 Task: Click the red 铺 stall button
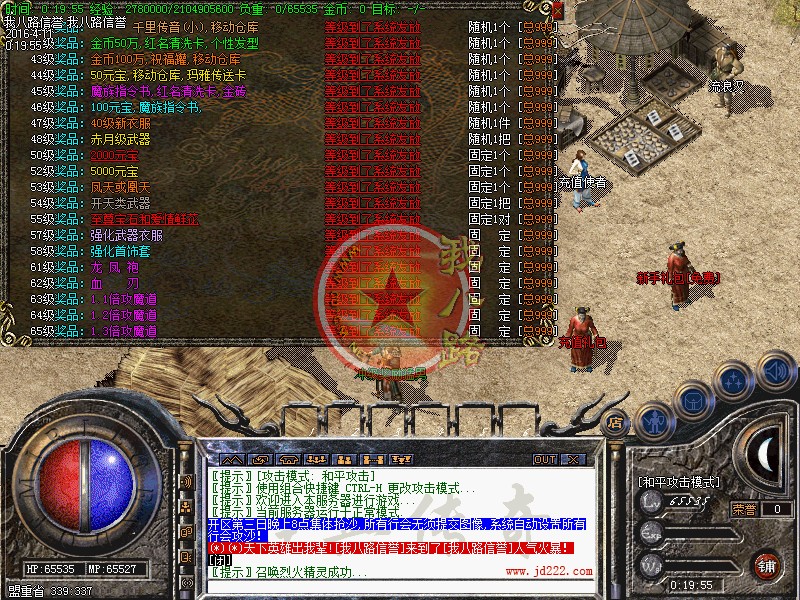click(x=766, y=564)
